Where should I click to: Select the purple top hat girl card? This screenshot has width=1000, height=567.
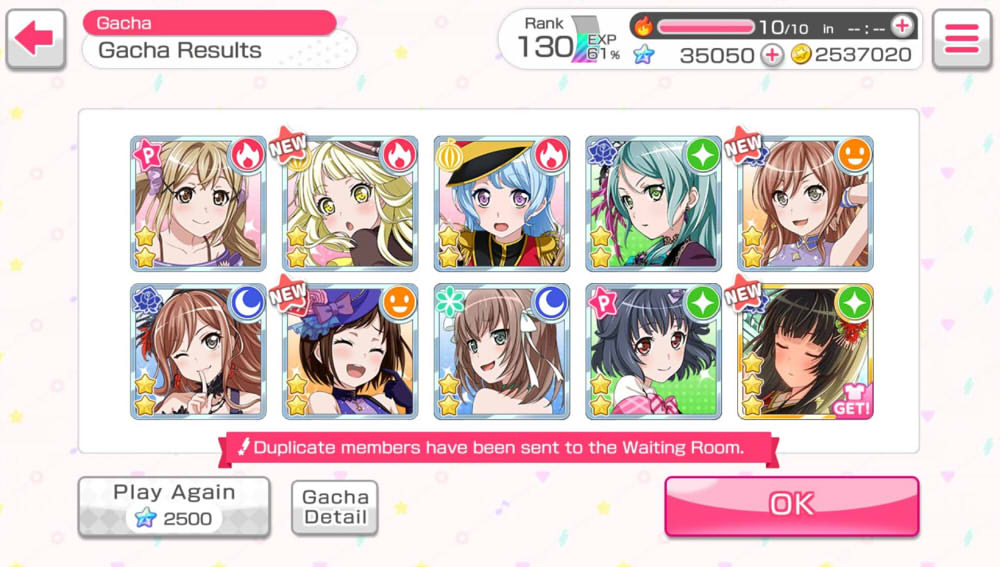[350, 352]
